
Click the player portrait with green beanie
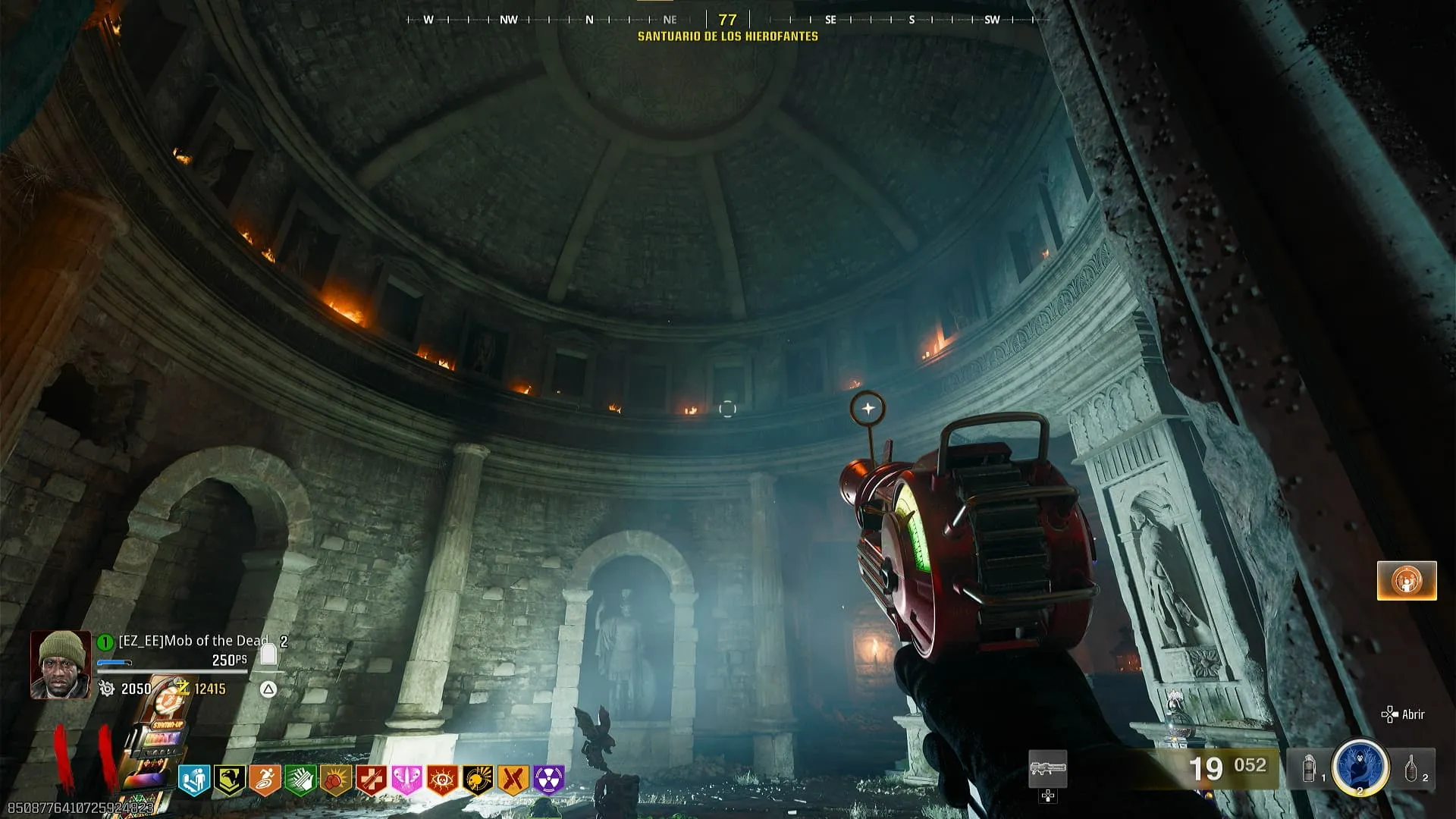pos(60,664)
